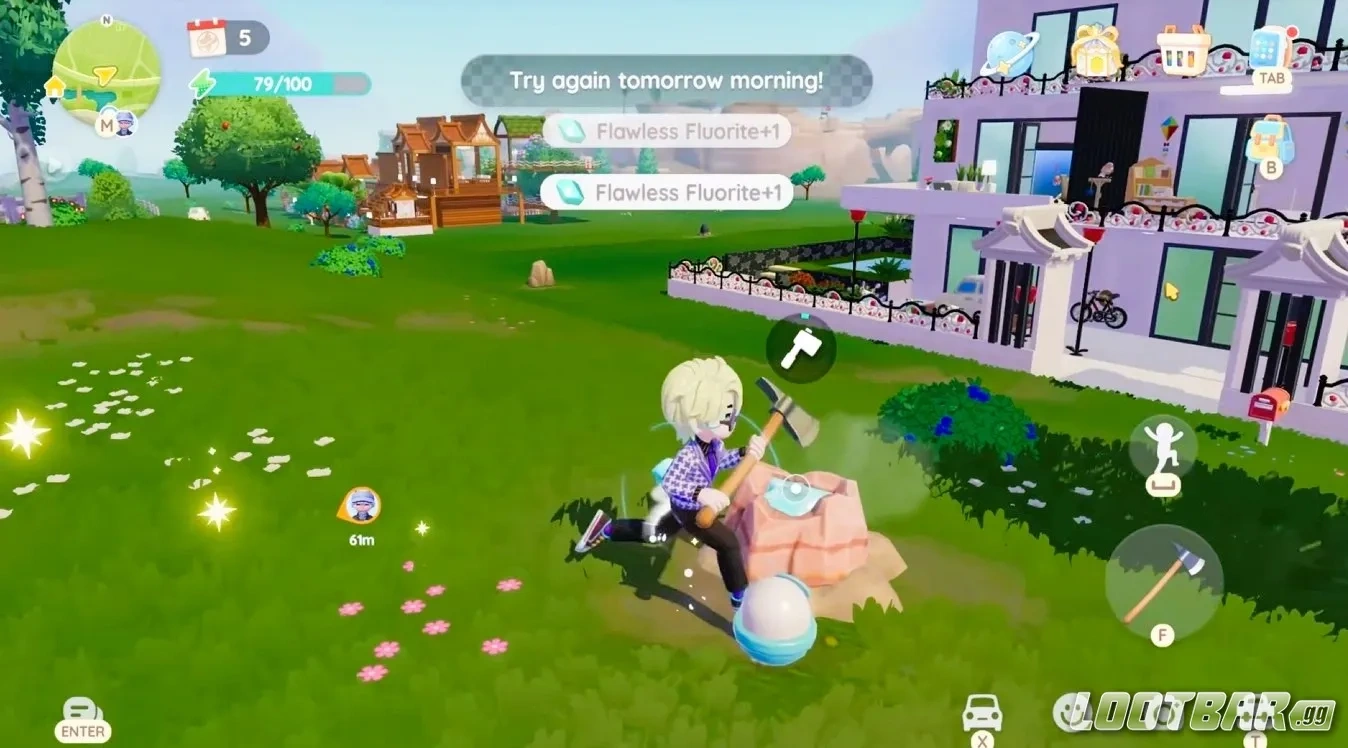Click the N compass on the minimap
The height and width of the screenshot is (748, 1348).
[106, 20]
